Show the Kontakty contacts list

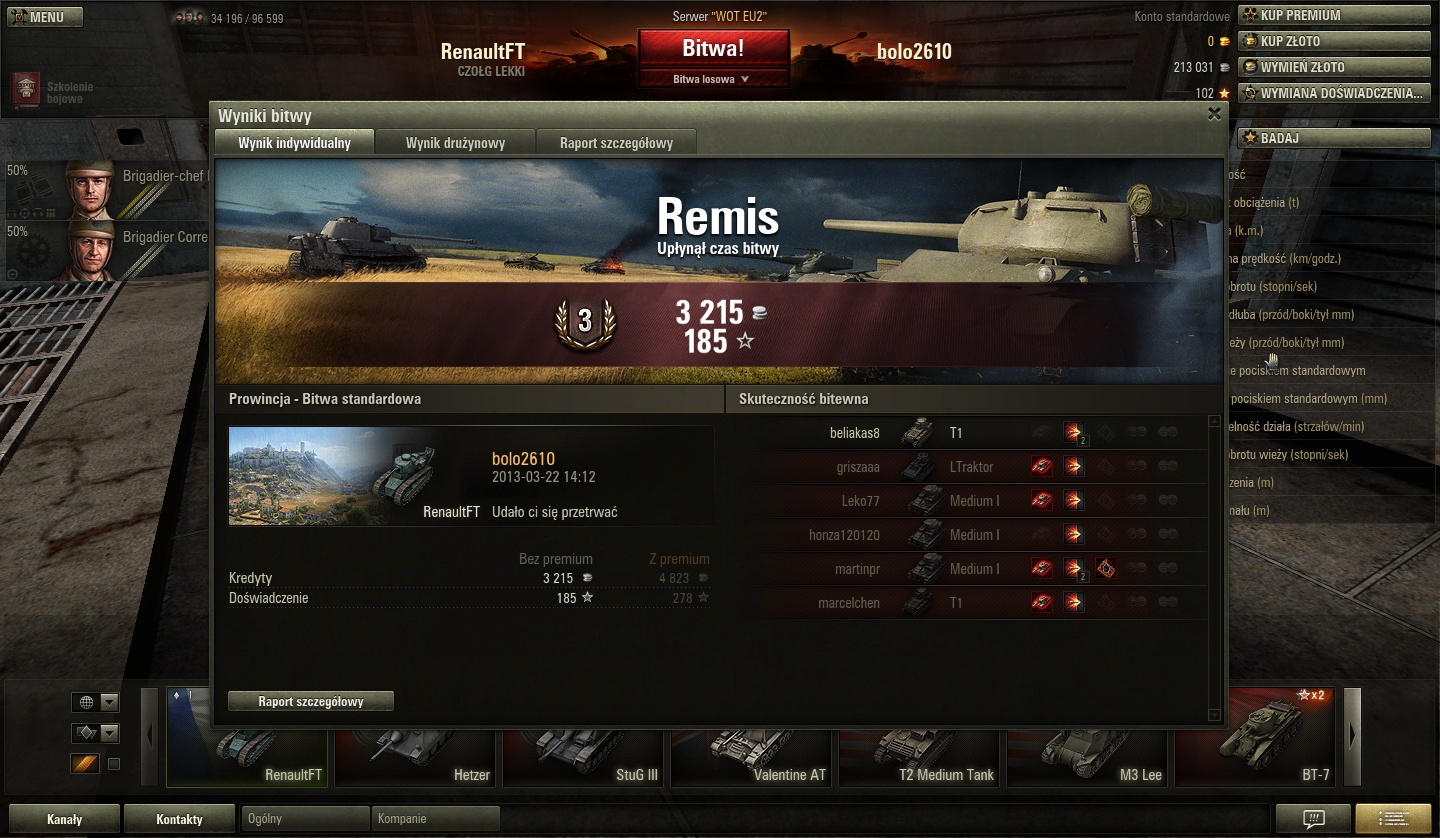pos(180,819)
